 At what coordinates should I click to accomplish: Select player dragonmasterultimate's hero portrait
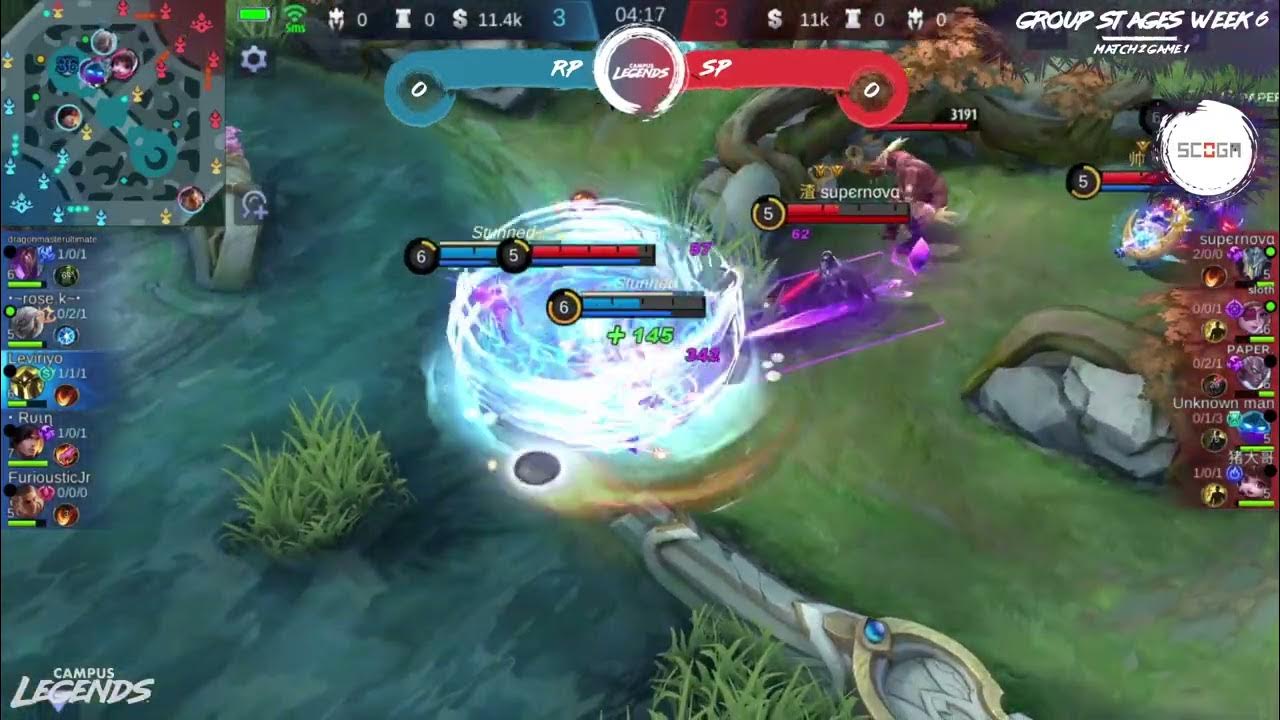24,263
